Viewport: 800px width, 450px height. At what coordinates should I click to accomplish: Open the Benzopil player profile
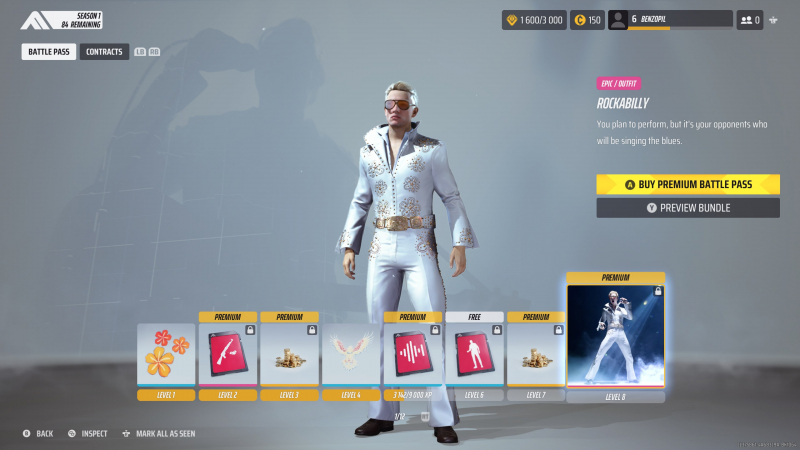670,20
